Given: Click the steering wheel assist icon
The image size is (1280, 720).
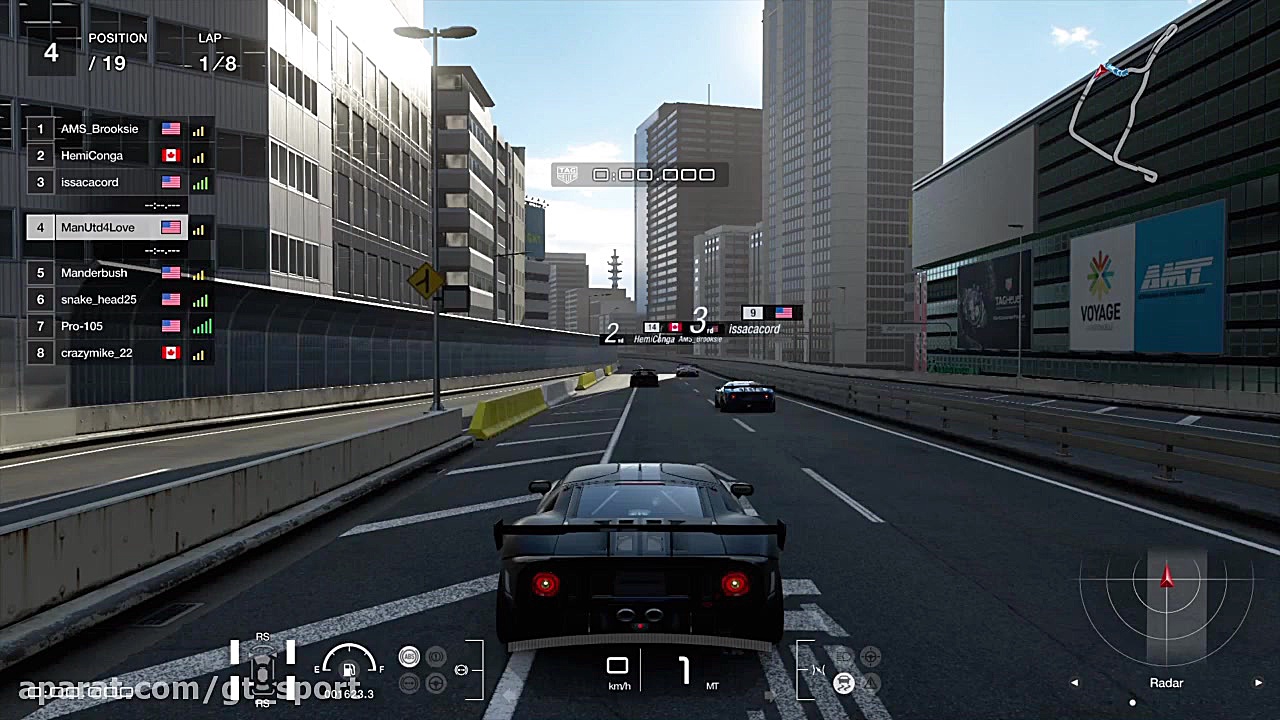Looking at the screenshot, I should pos(437,684).
